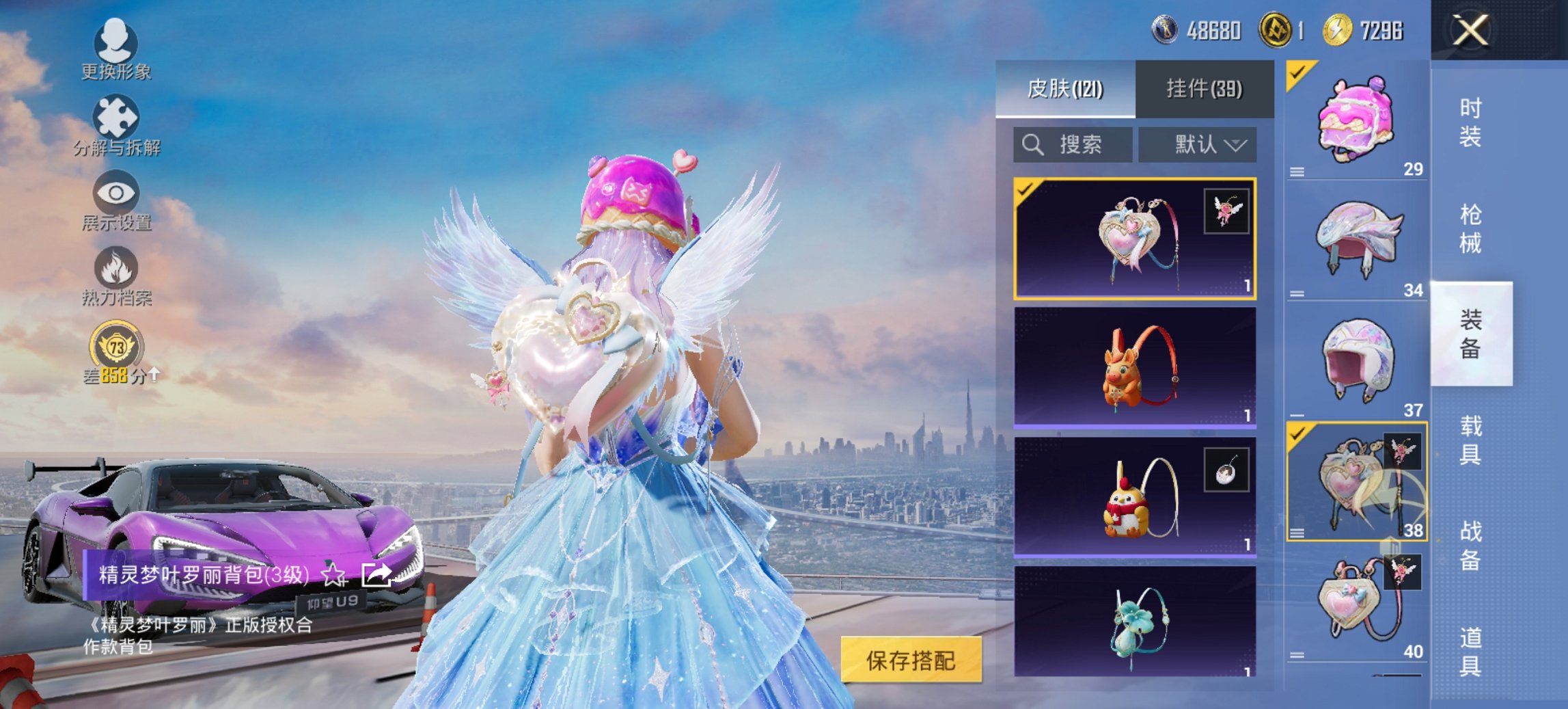Open 展示设置 display settings
1568x709 pixels.
point(116,201)
